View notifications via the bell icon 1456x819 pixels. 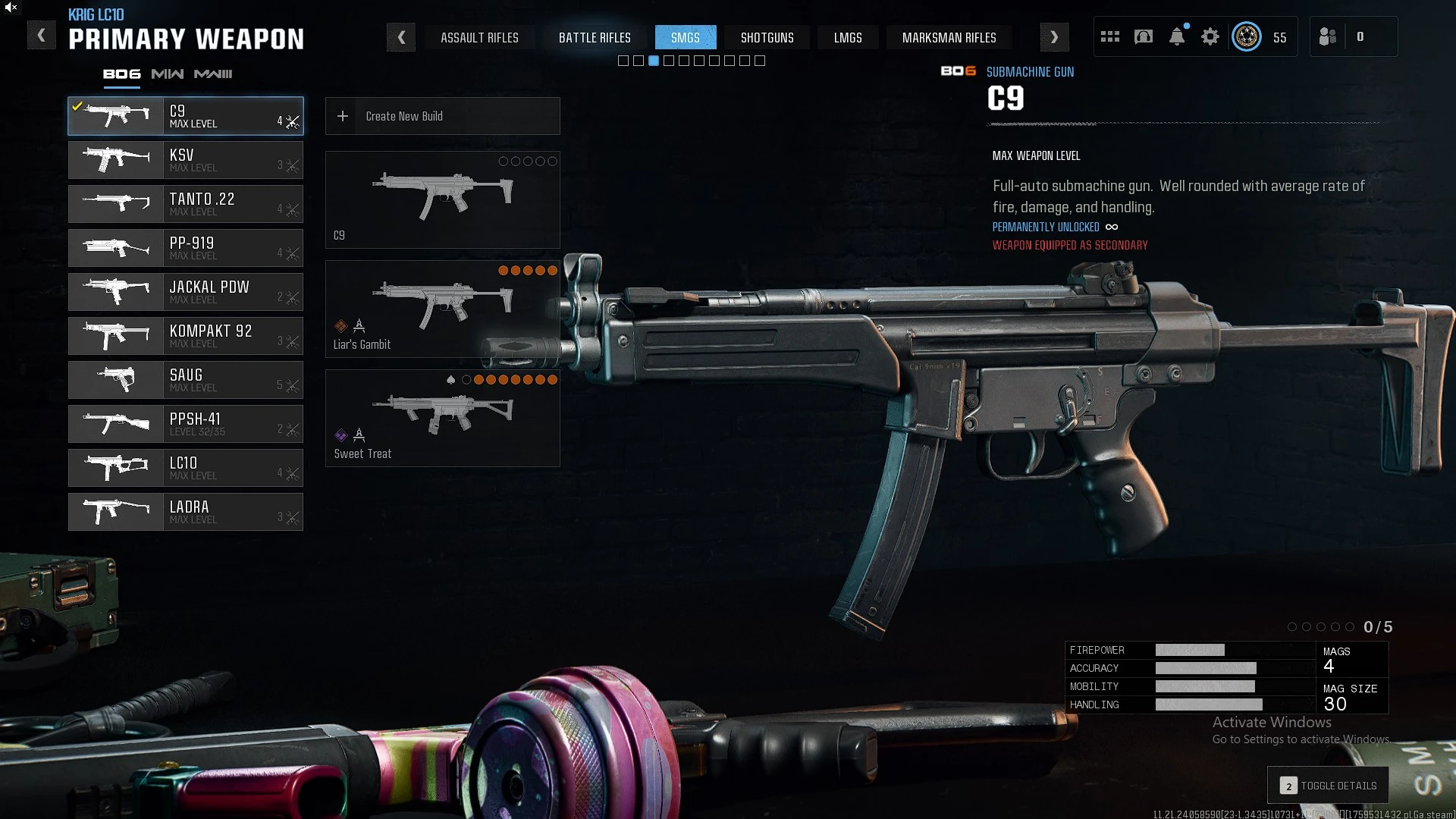click(1177, 36)
